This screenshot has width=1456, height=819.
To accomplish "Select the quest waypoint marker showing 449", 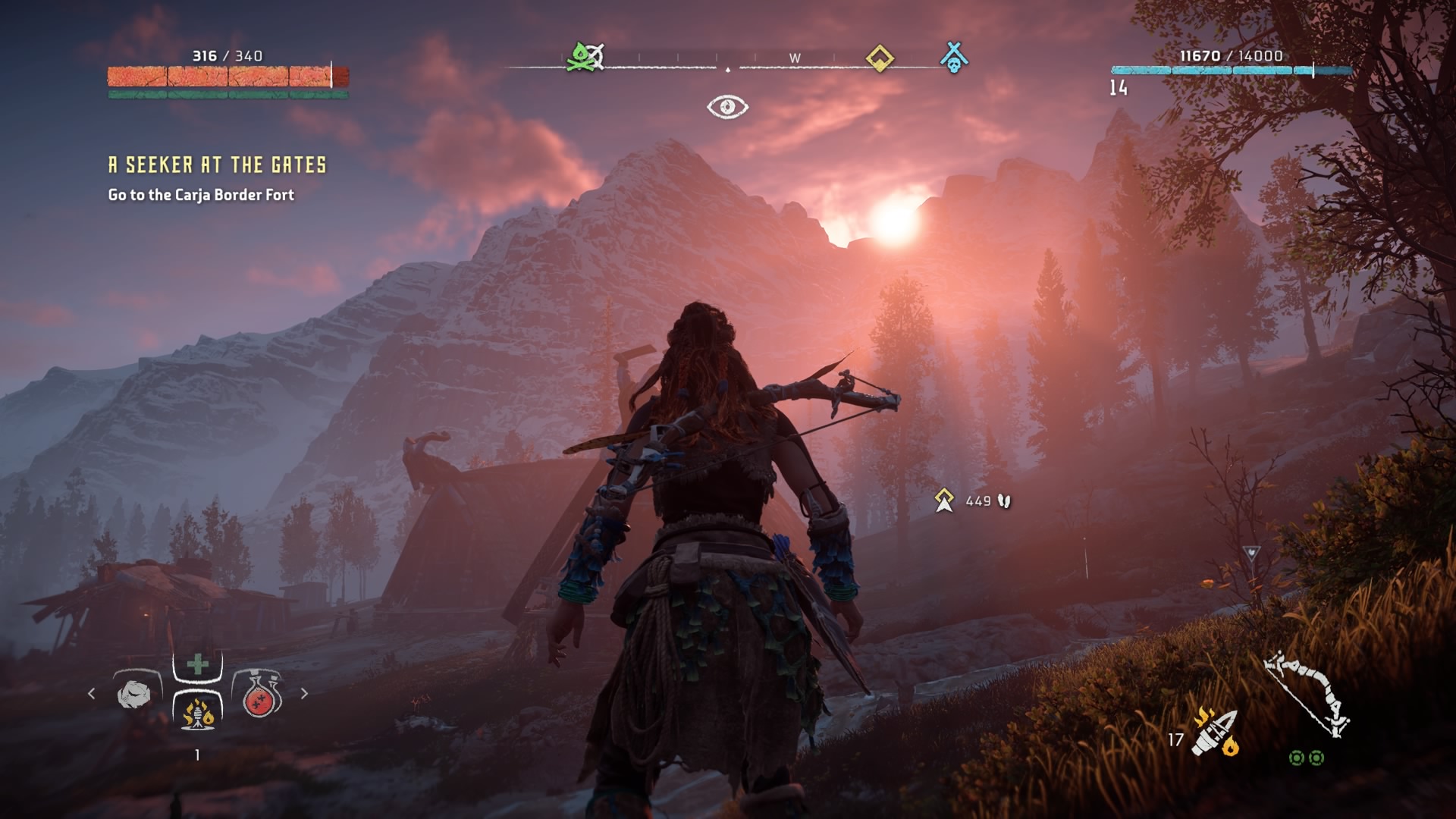I will [944, 500].
